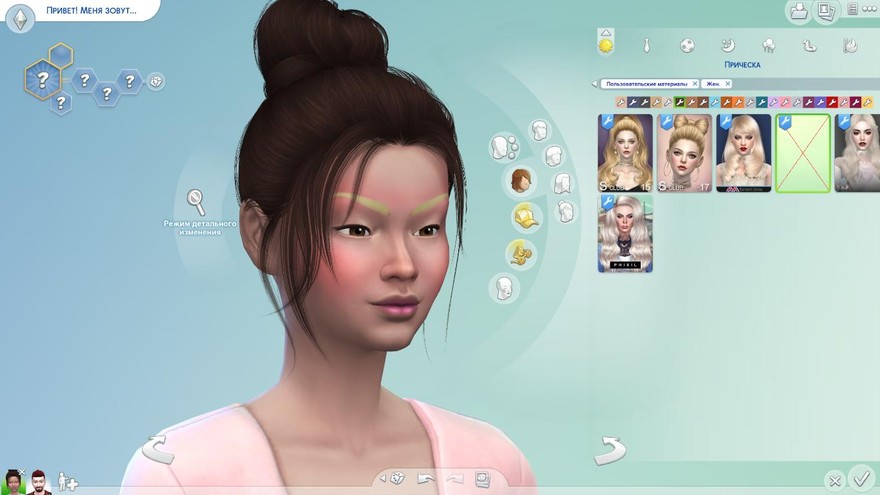The height and width of the screenshot is (495, 880).
Task: Remove the "Пользовательские материалы" filter
Action: coord(694,84)
